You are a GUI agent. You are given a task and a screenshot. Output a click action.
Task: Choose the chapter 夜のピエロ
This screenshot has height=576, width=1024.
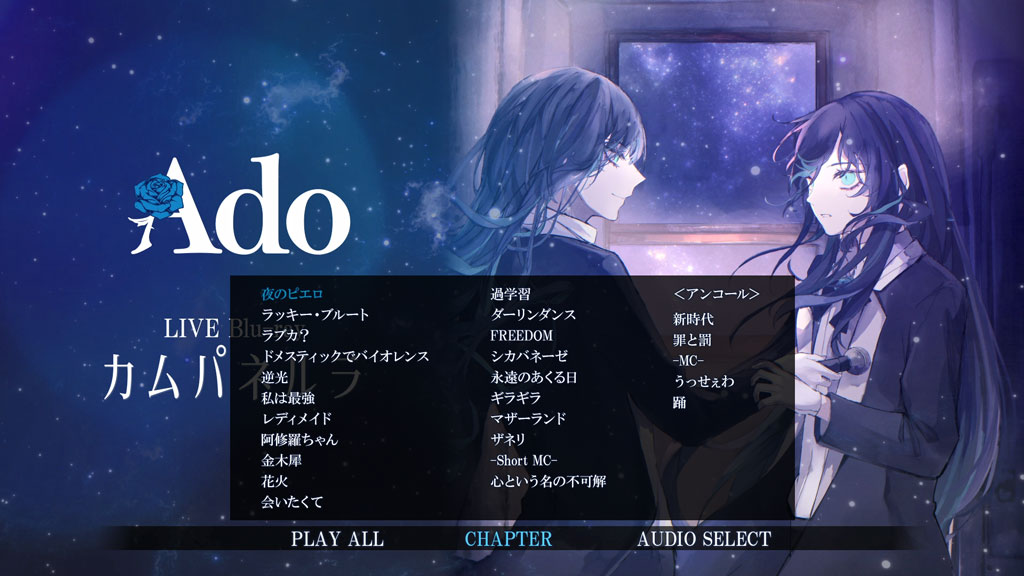tap(293, 294)
